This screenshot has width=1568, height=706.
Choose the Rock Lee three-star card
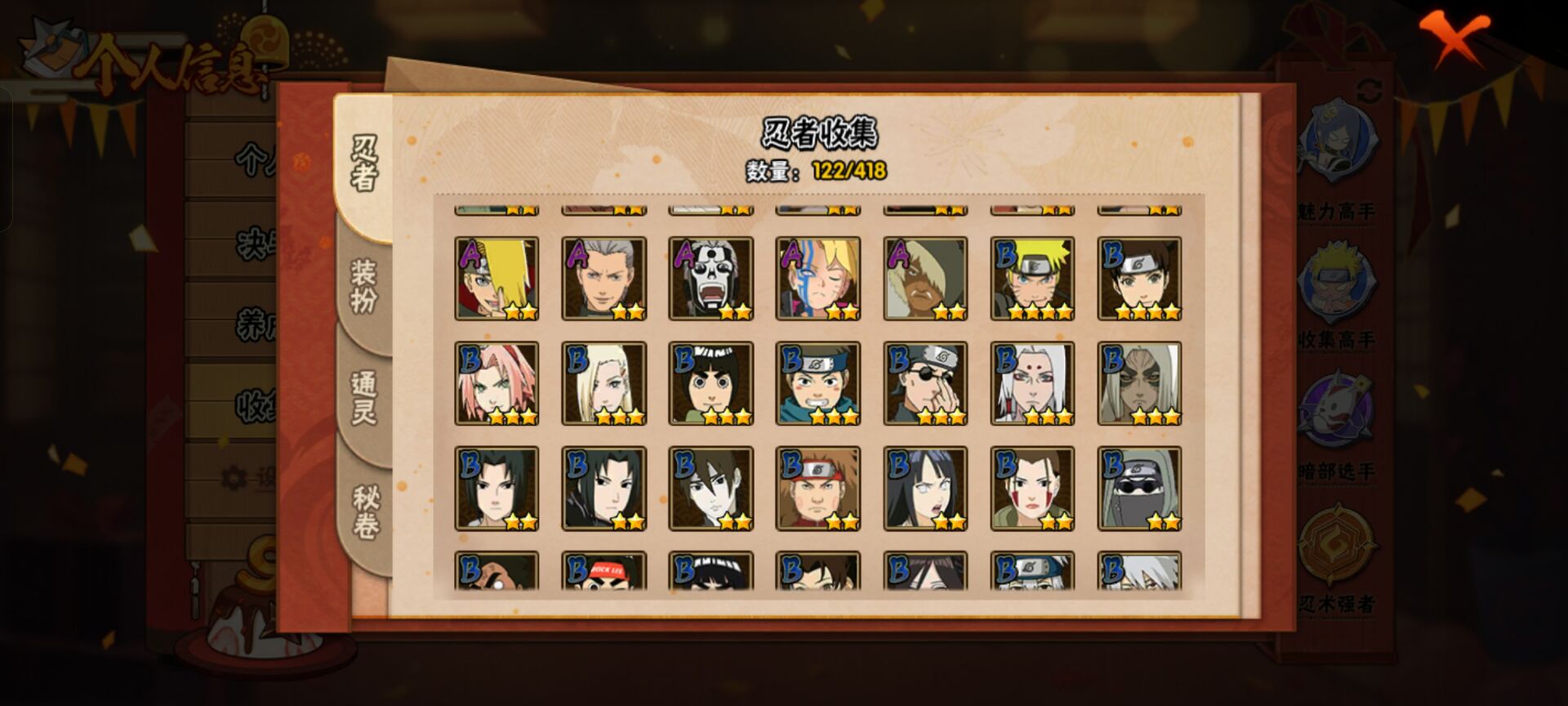[710, 383]
